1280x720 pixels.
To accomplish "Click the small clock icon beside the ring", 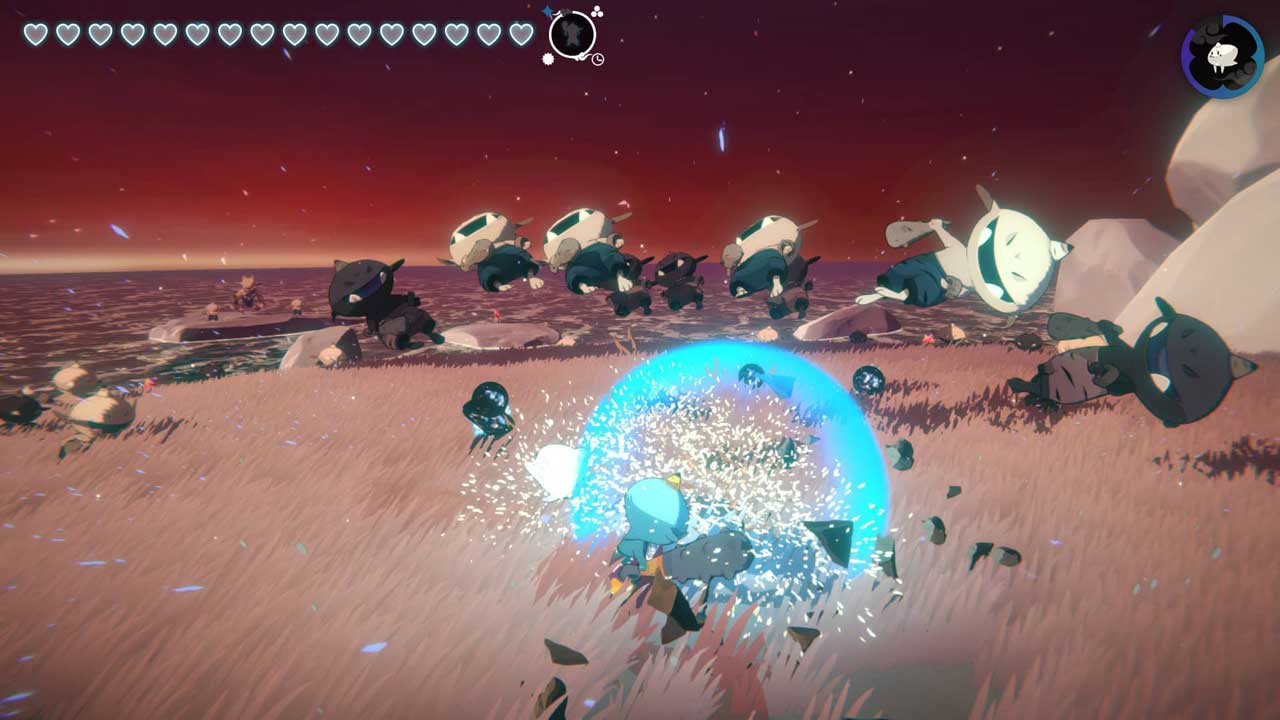I will (x=597, y=59).
